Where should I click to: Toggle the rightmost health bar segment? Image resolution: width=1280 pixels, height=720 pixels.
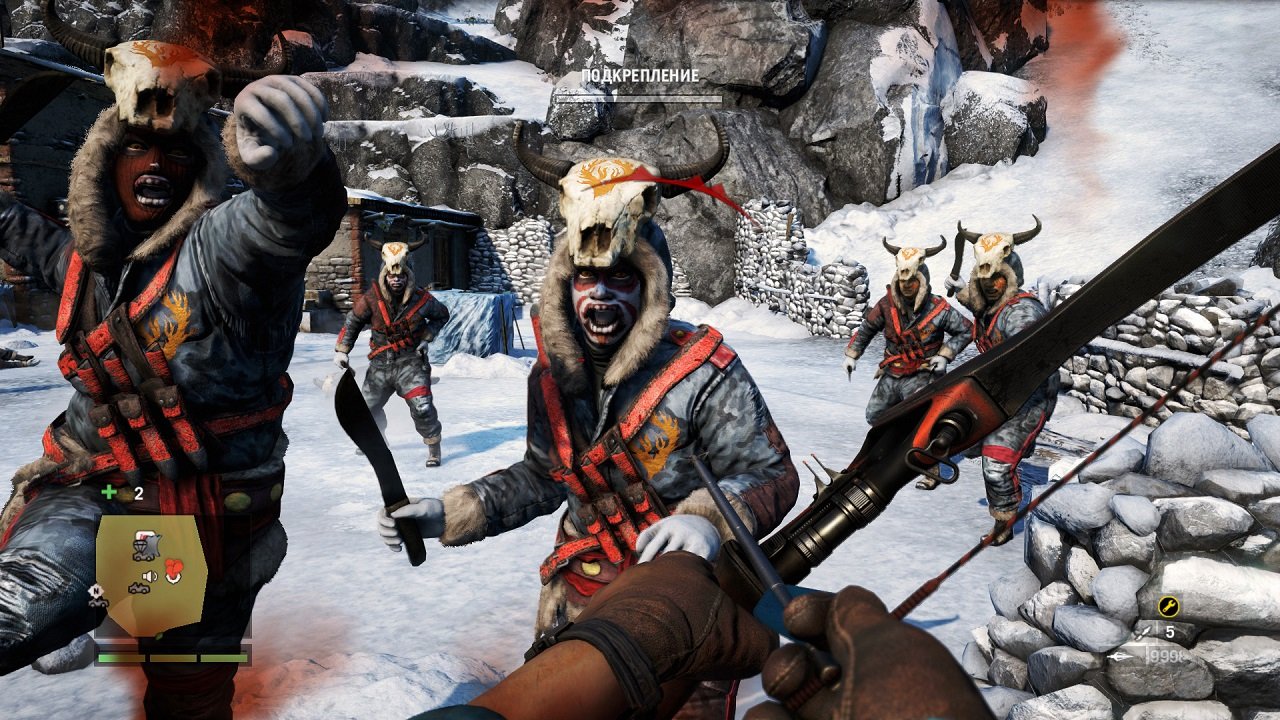(x=223, y=658)
